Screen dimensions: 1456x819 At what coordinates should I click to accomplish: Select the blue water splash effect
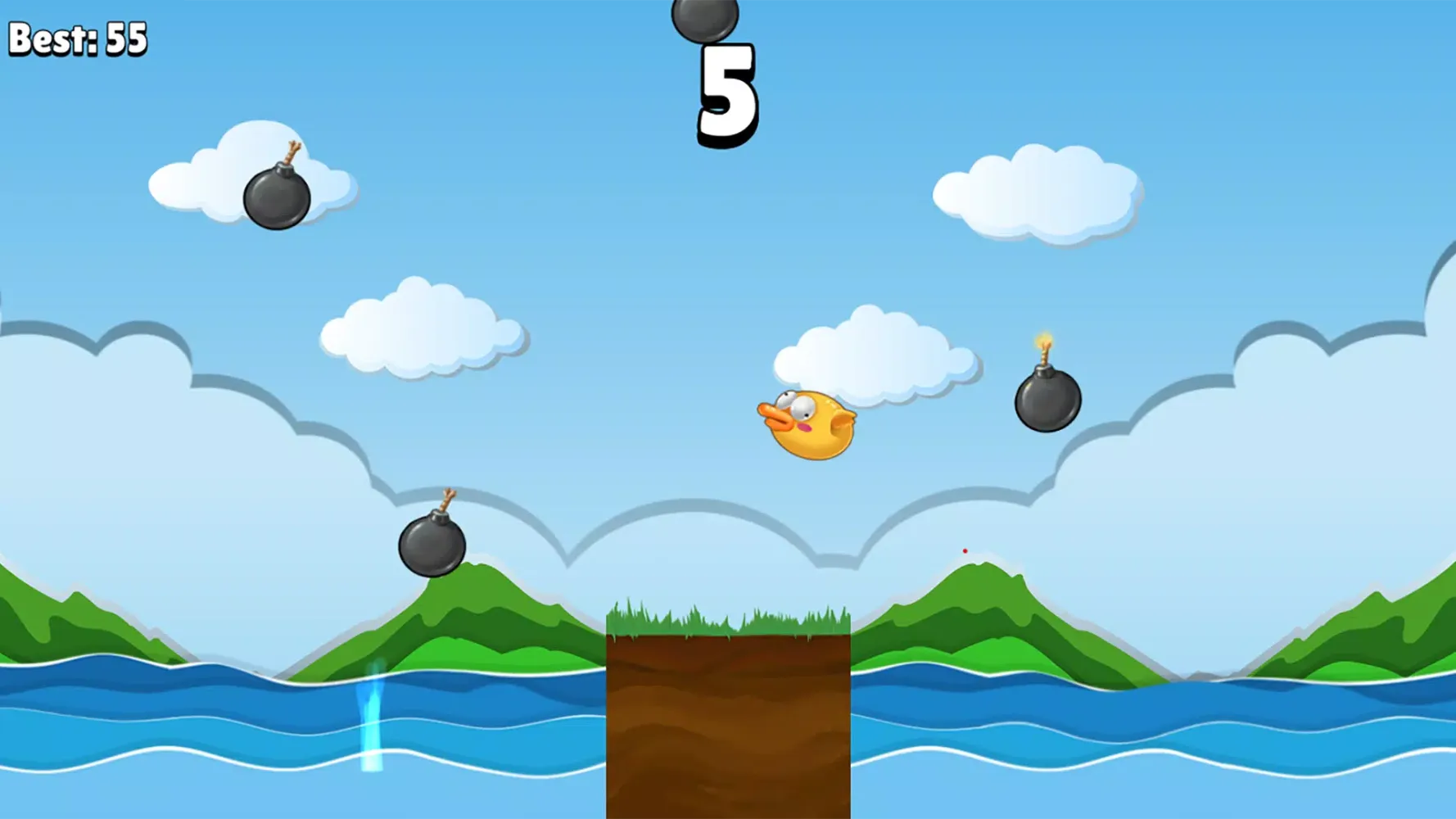pyautogui.click(x=373, y=721)
